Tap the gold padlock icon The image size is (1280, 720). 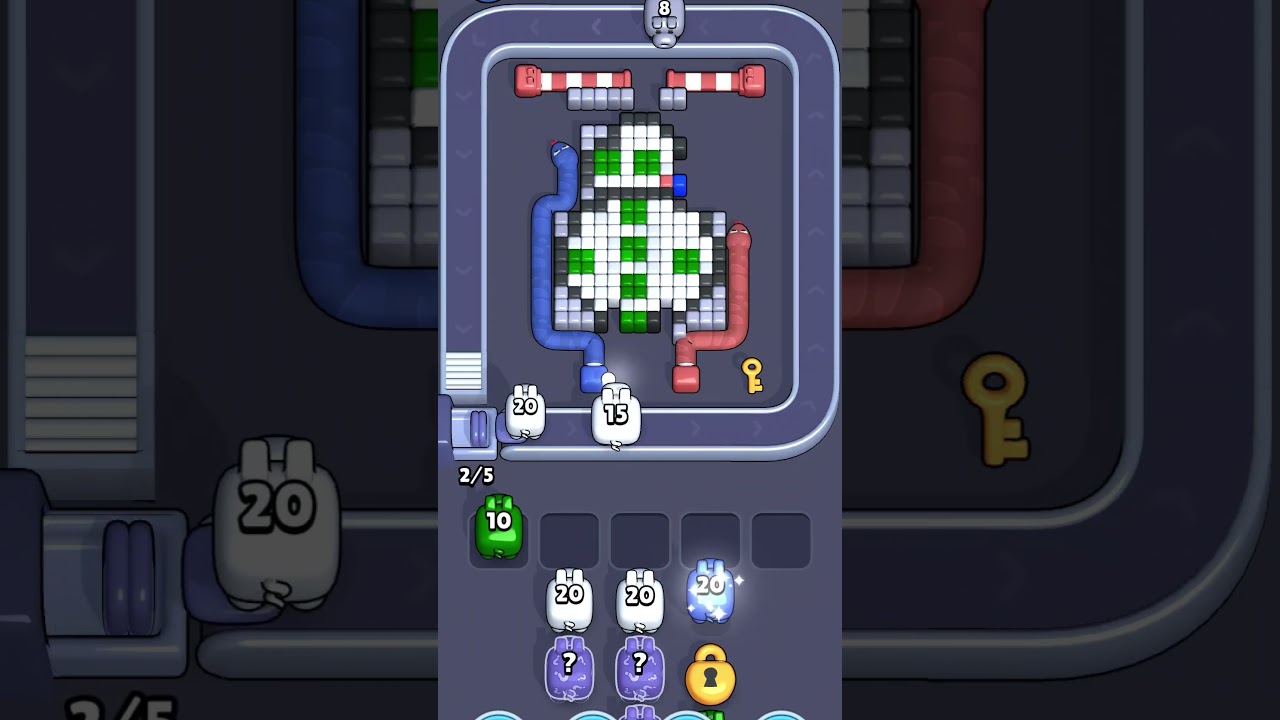[x=710, y=676]
